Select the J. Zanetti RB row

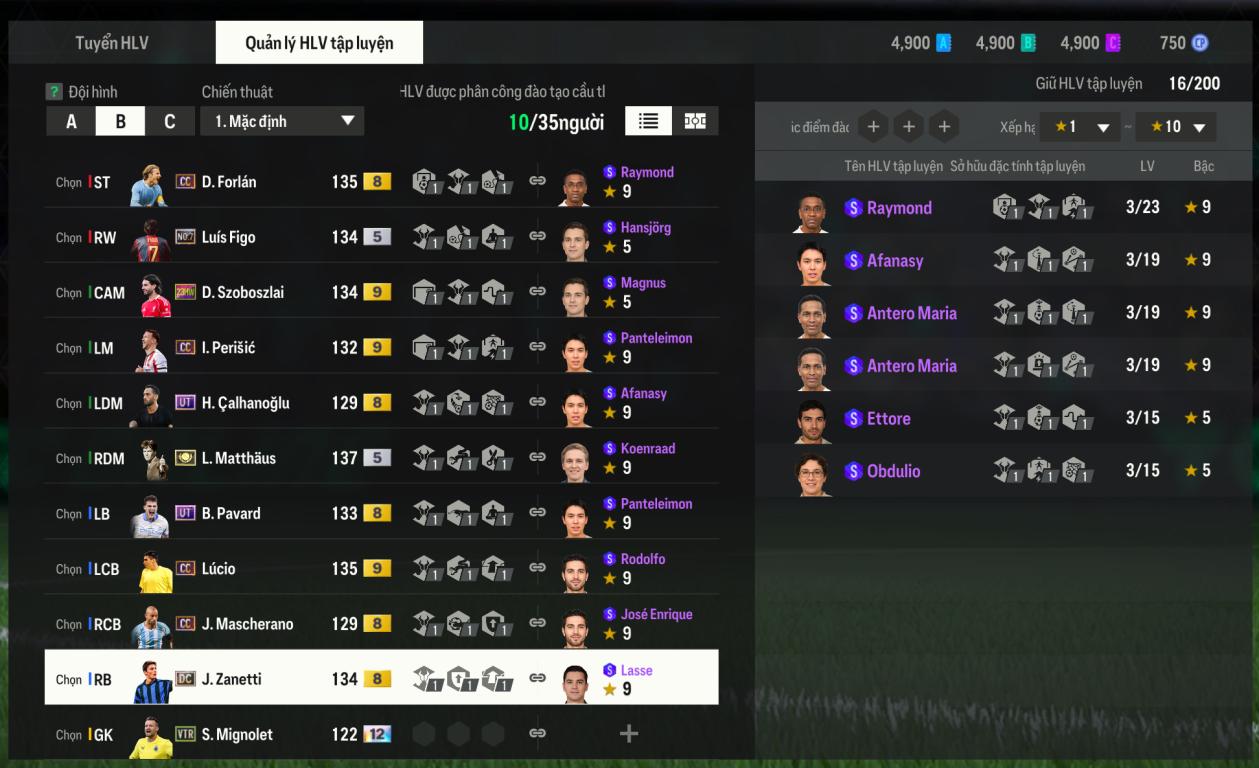[230, 679]
